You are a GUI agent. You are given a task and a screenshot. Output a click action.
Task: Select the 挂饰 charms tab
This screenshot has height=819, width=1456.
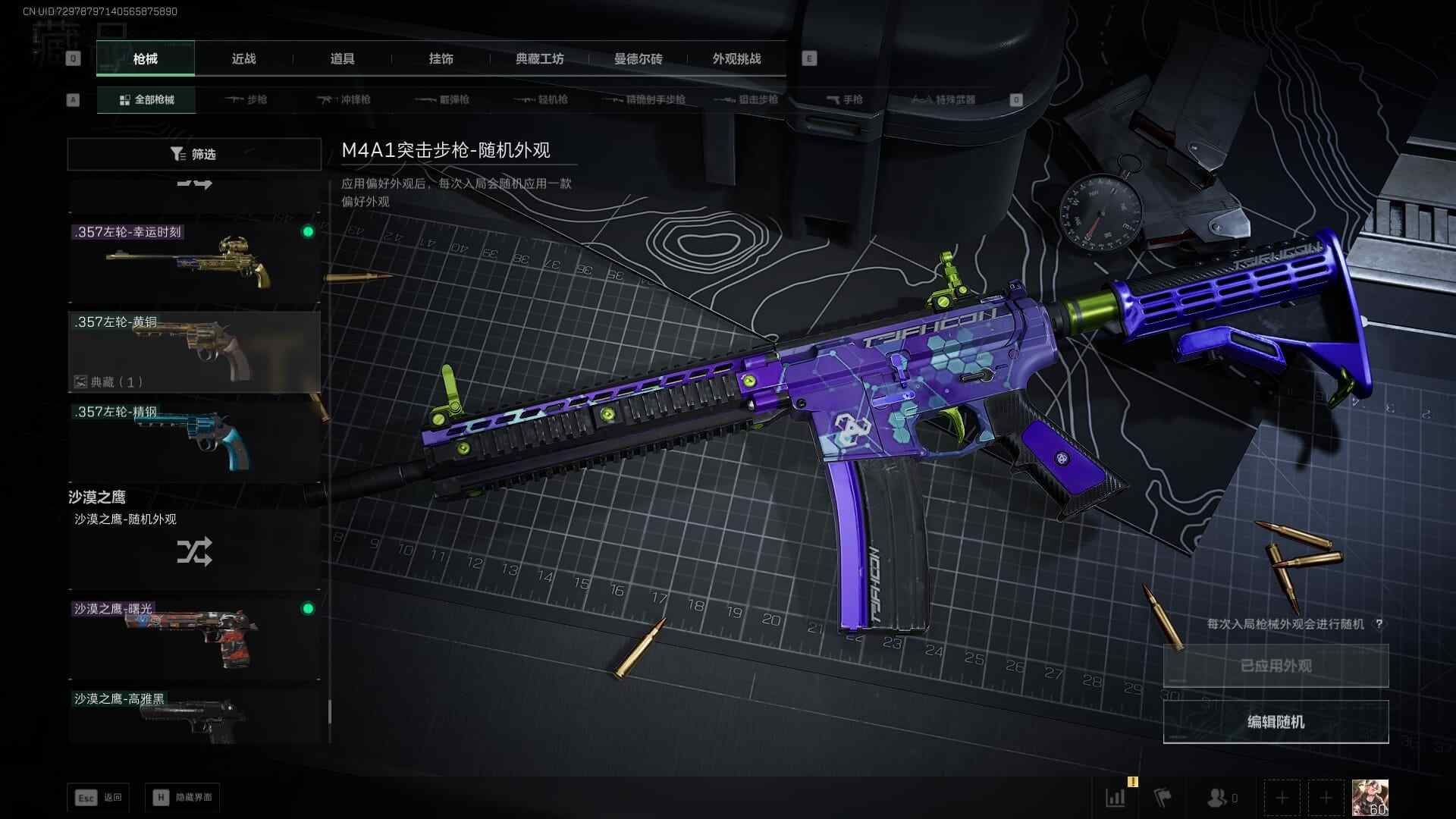point(441,59)
